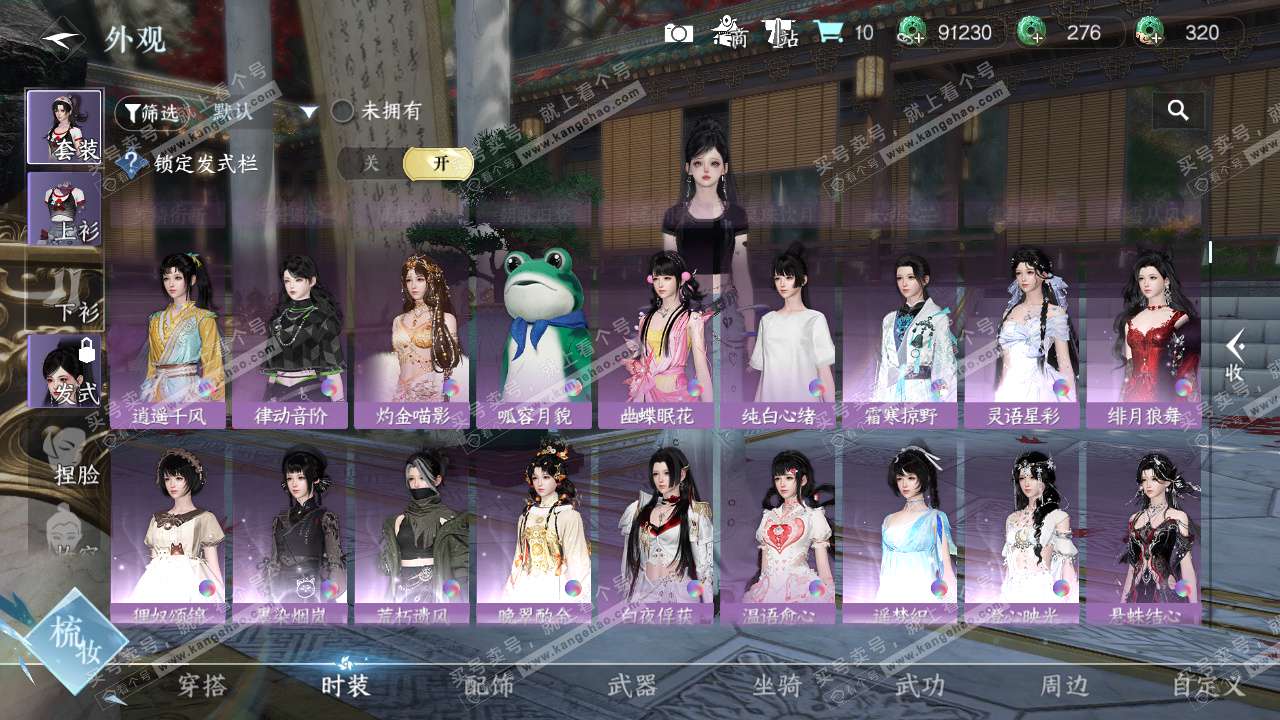Viewport: 1280px width, 720px height.
Task: Open the 套装 outfit set category
Action: coord(64,127)
